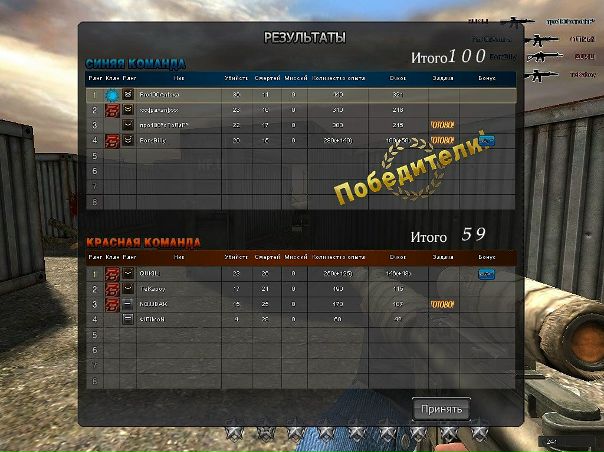Select the rank 4 player row in the red team

(300, 318)
